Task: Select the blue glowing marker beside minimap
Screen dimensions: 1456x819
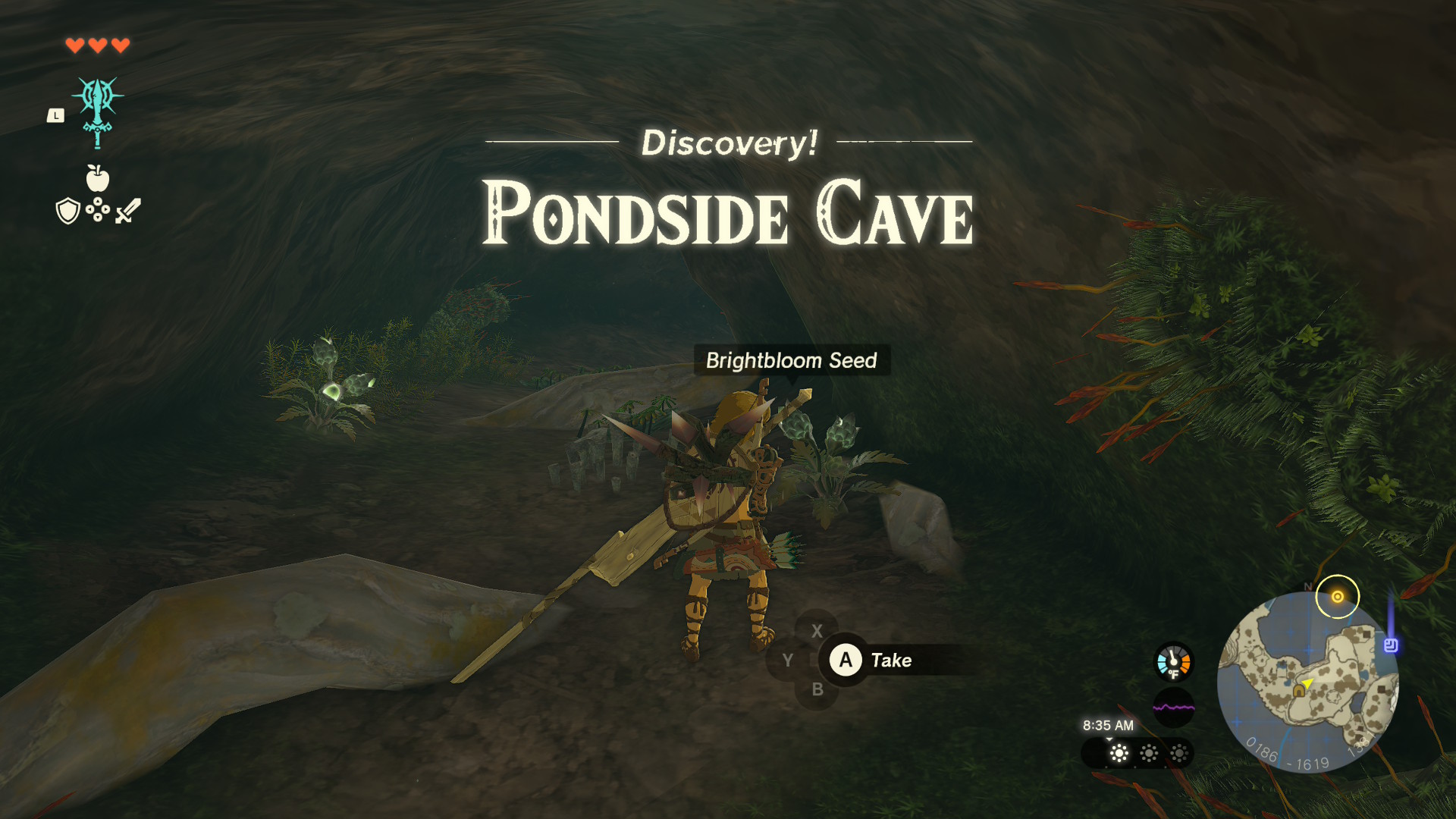Action: click(x=1390, y=645)
